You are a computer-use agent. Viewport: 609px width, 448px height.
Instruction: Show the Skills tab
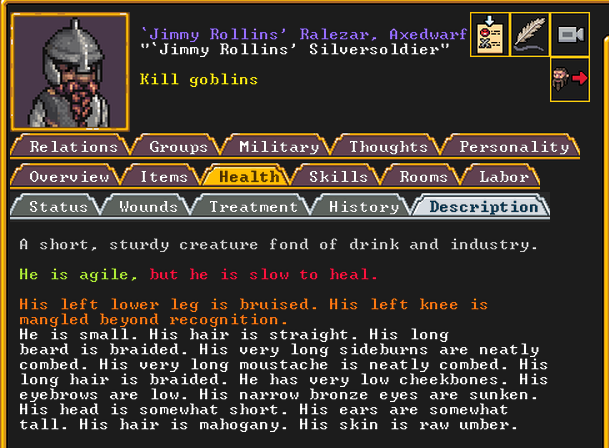[338, 177]
